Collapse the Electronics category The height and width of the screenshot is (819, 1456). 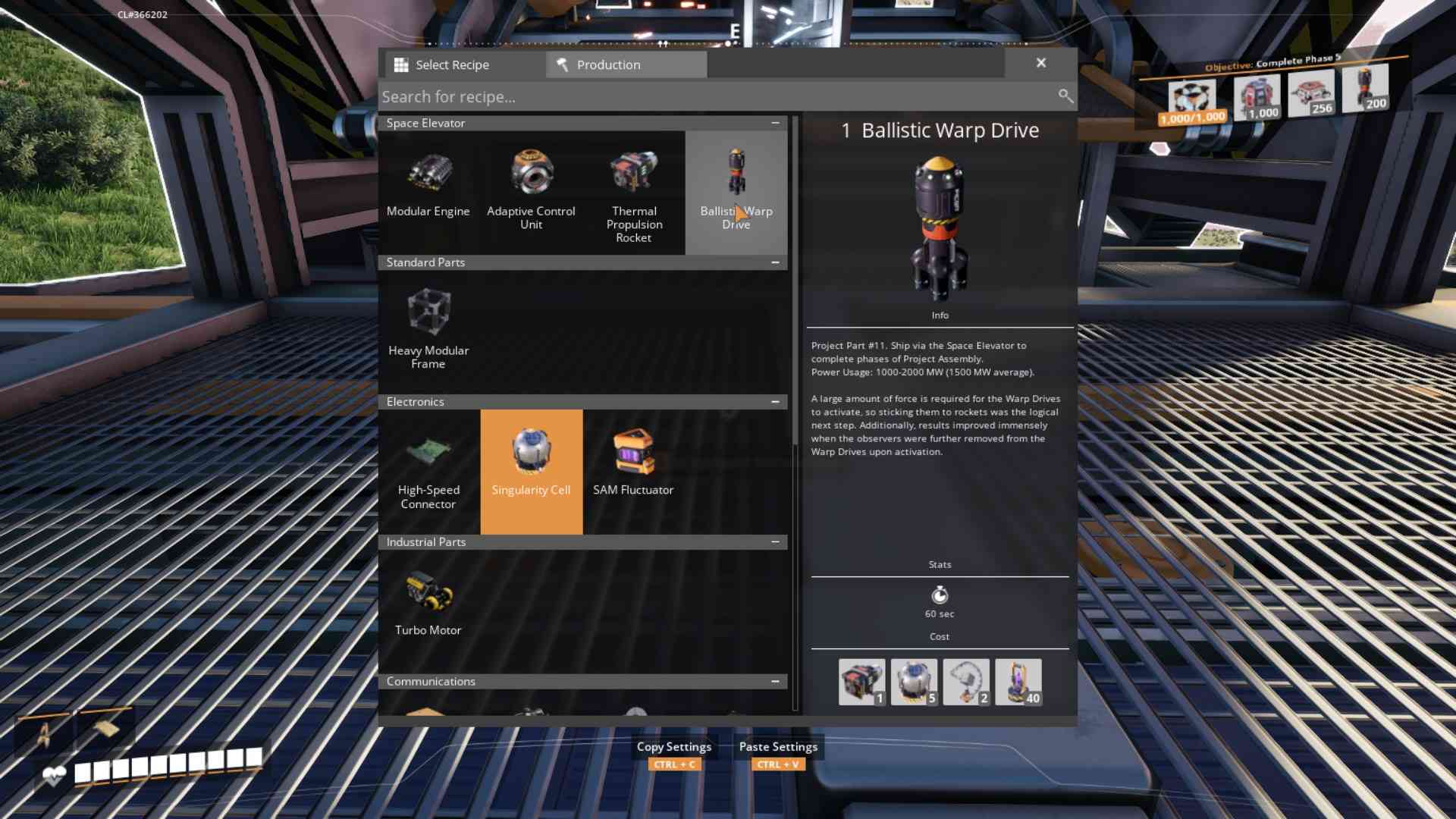pyautogui.click(x=774, y=402)
